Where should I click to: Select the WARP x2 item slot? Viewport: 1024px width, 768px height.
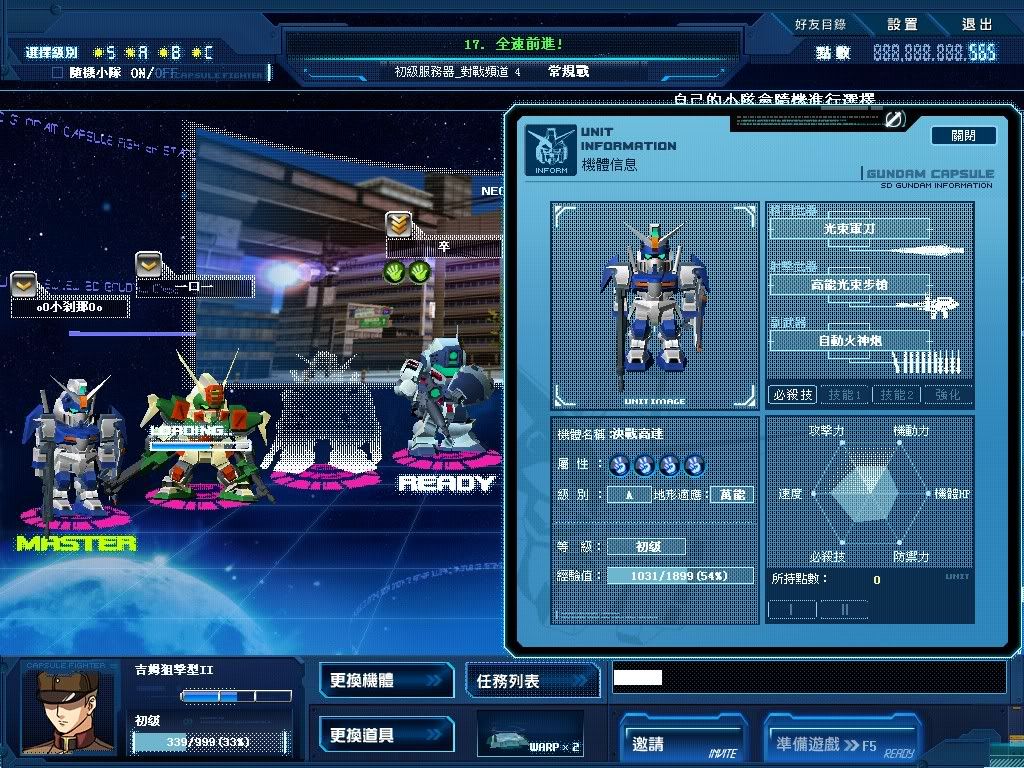531,736
